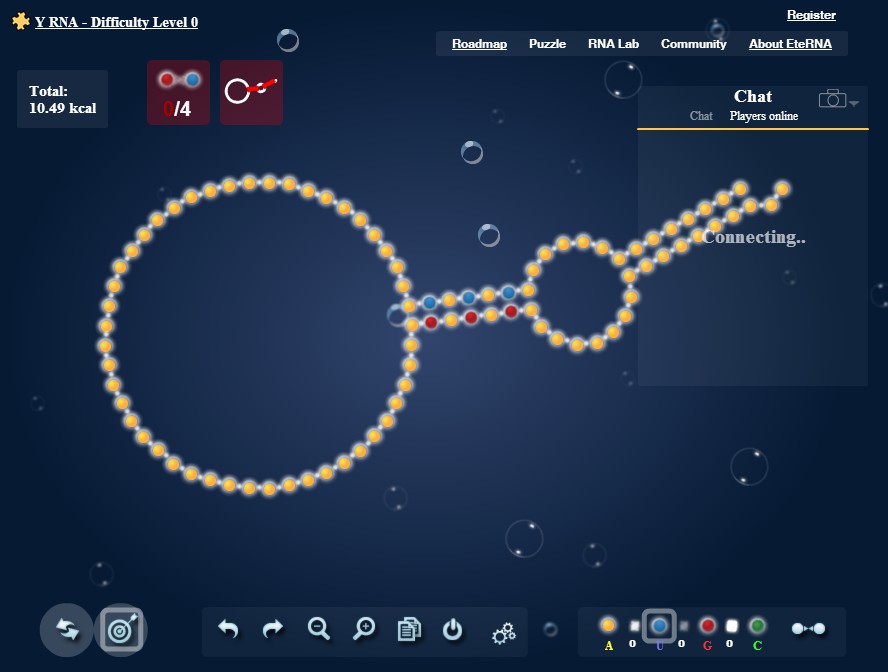
Task: Visit the Community page
Action: 693,44
